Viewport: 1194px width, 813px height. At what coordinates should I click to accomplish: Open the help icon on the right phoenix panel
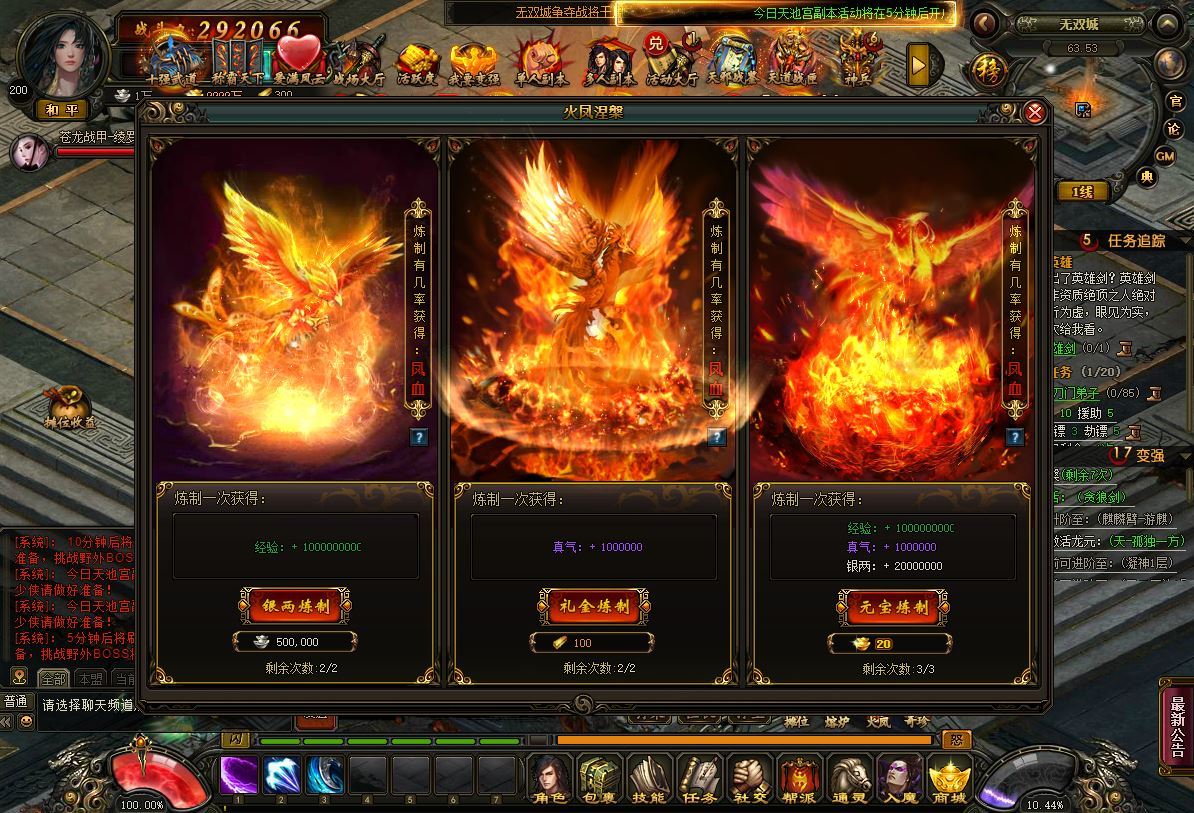[1014, 437]
